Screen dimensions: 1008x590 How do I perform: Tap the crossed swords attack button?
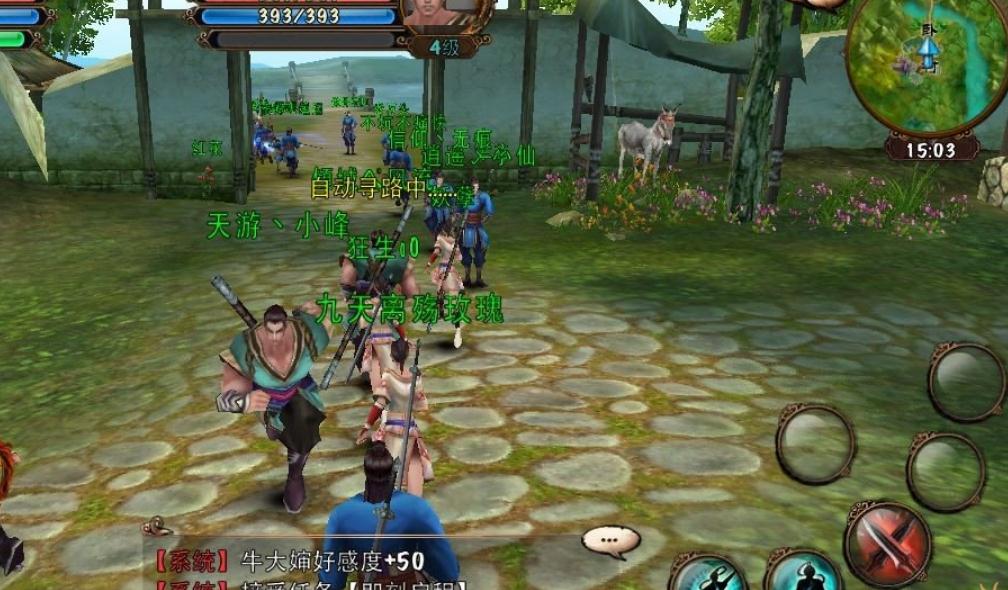tap(887, 543)
